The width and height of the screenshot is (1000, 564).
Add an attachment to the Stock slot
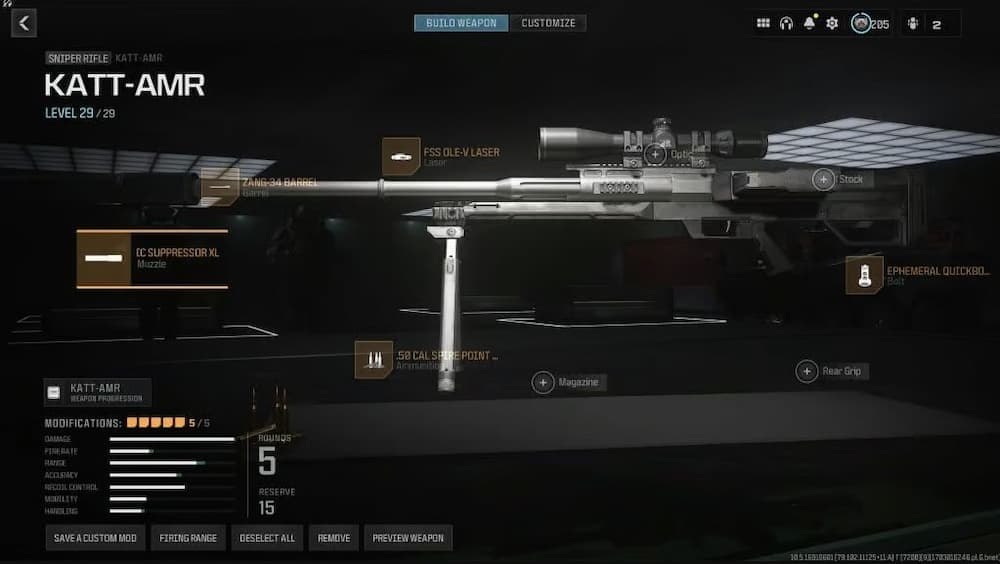pyautogui.click(x=823, y=179)
